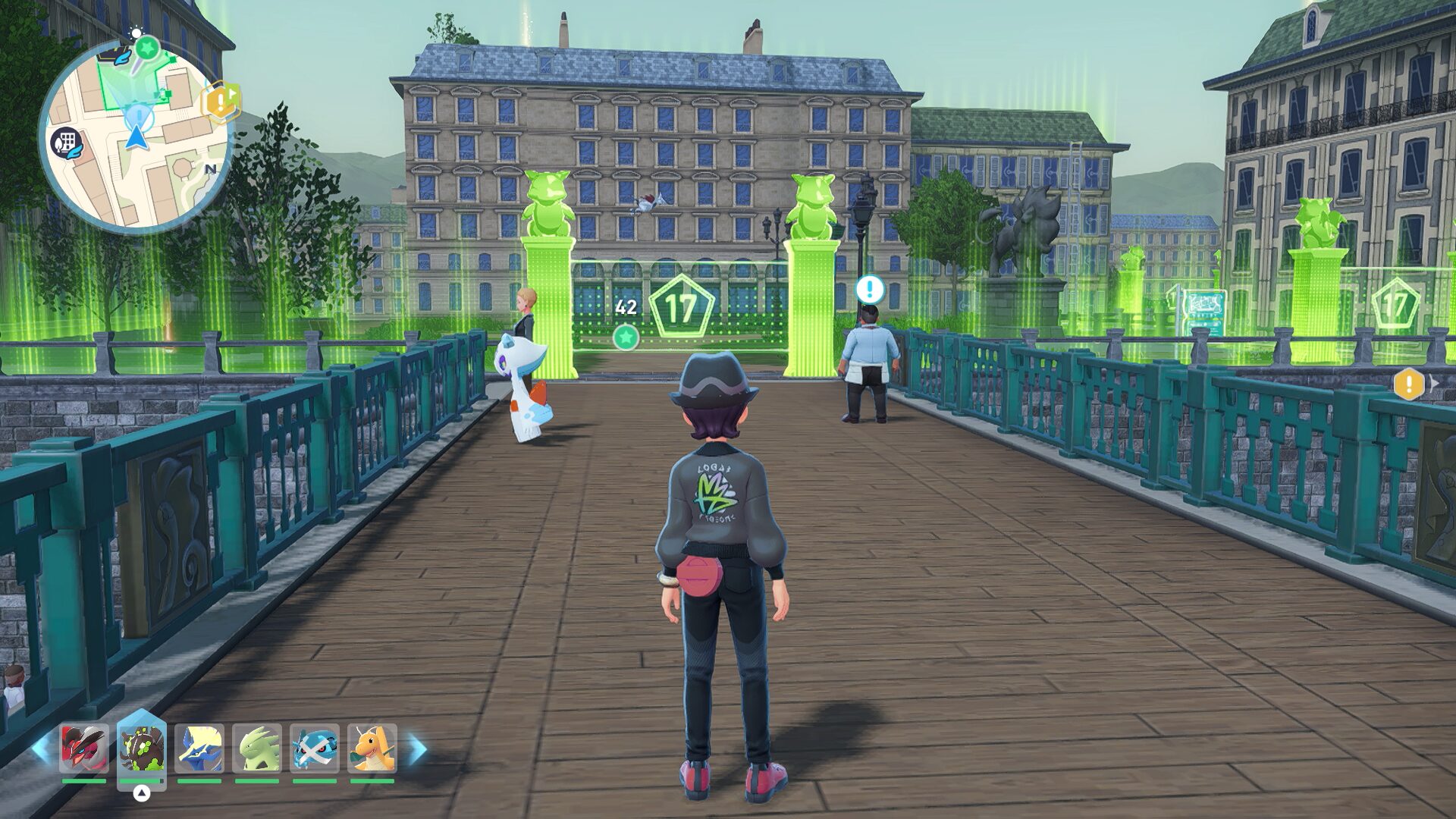Open the circular minimap
The image size is (1456, 819).
(x=135, y=136)
